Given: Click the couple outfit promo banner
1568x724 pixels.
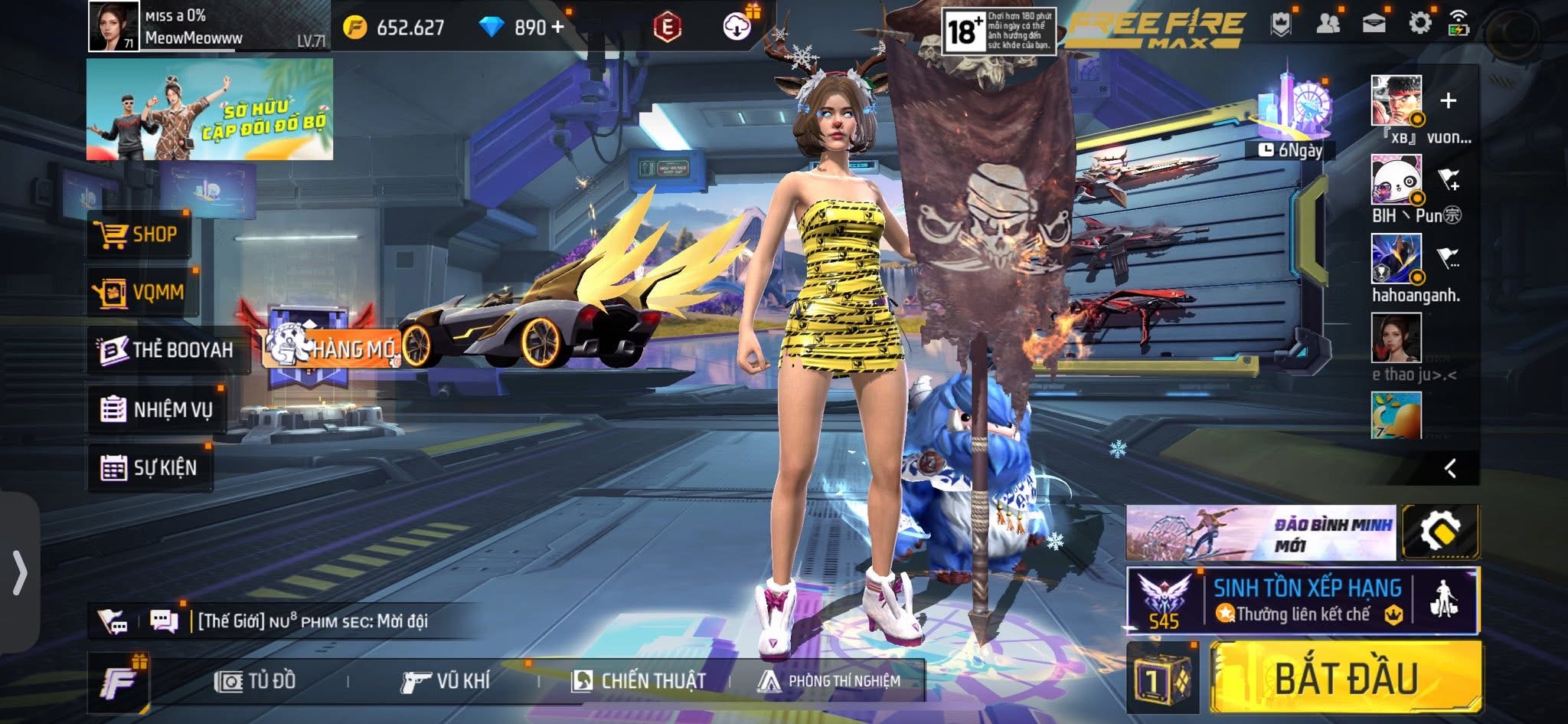Looking at the screenshot, I should (x=209, y=110).
